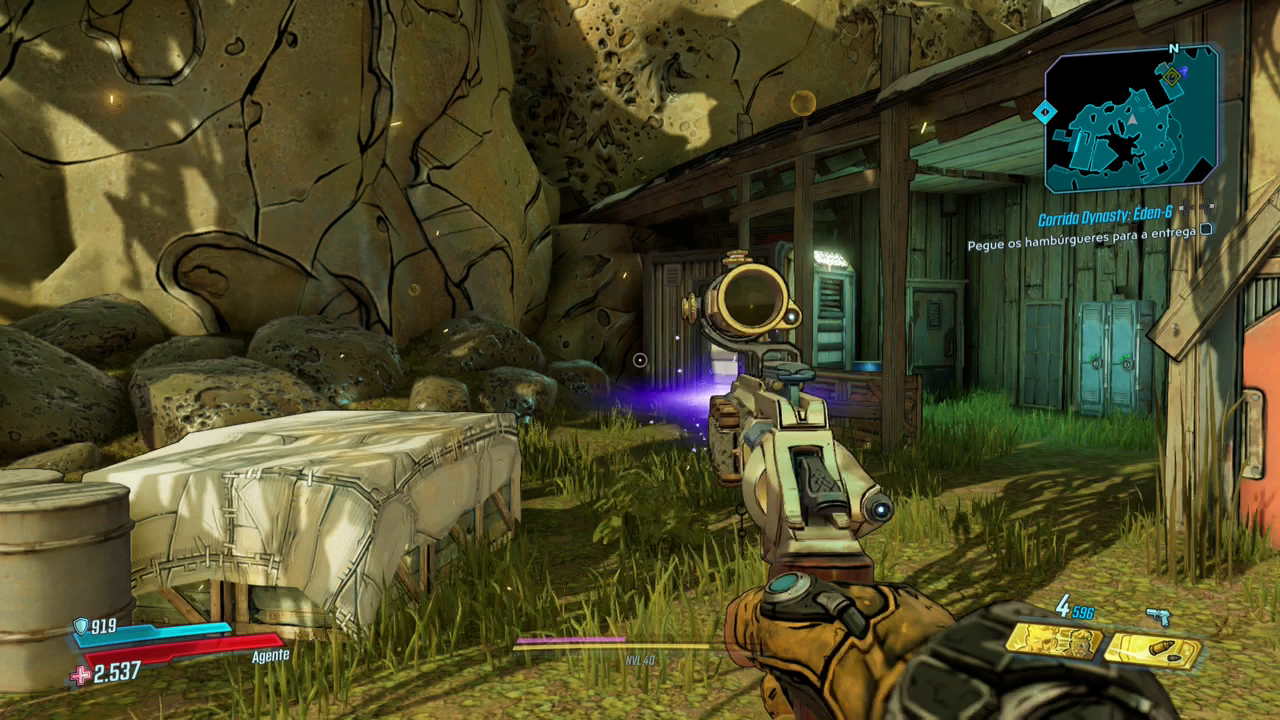Activate the action skill portrait icon
1280x720 pixels.
tap(1053, 640)
